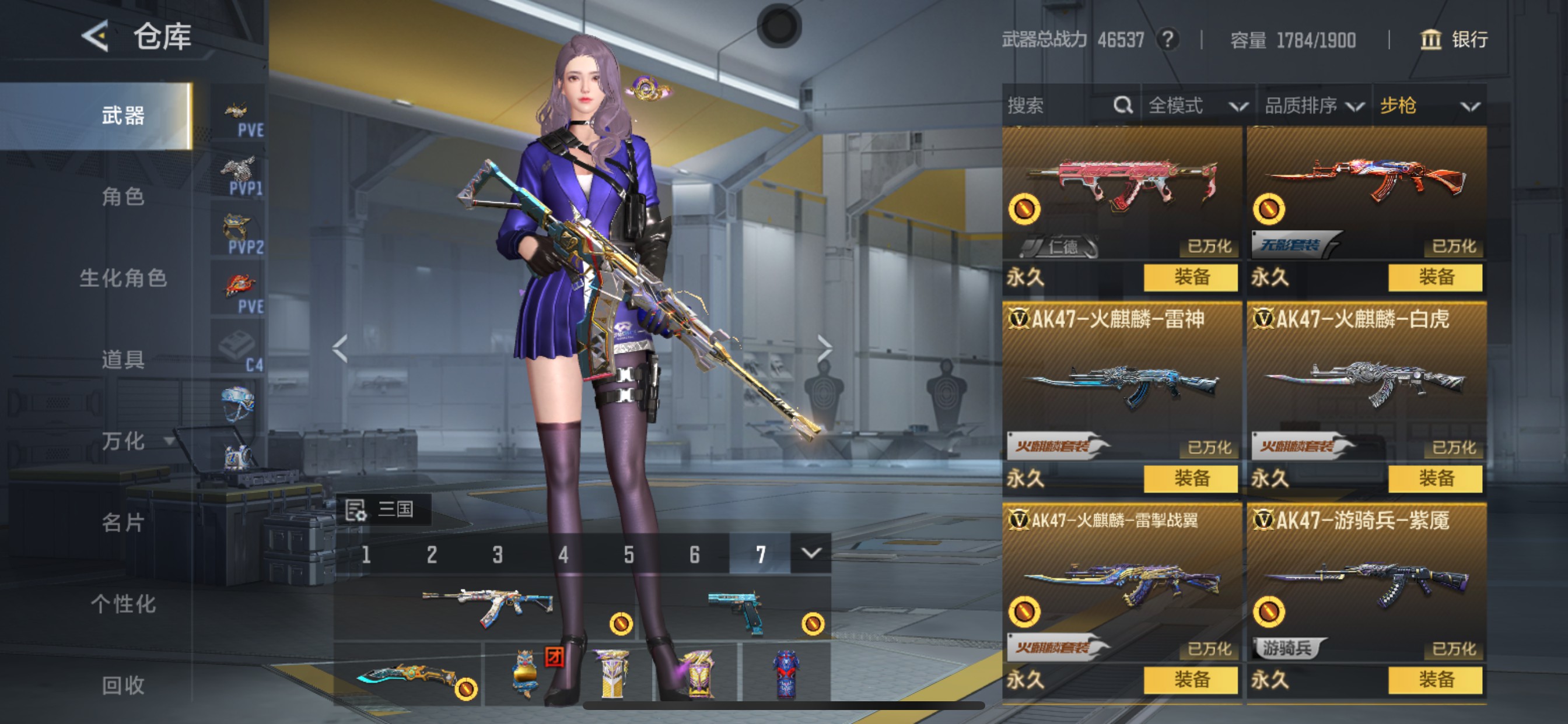Open the 名片 category
Image resolution: width=1568 pixels, height=724 pixels.
pyautogui.click(x=123, y=523)
